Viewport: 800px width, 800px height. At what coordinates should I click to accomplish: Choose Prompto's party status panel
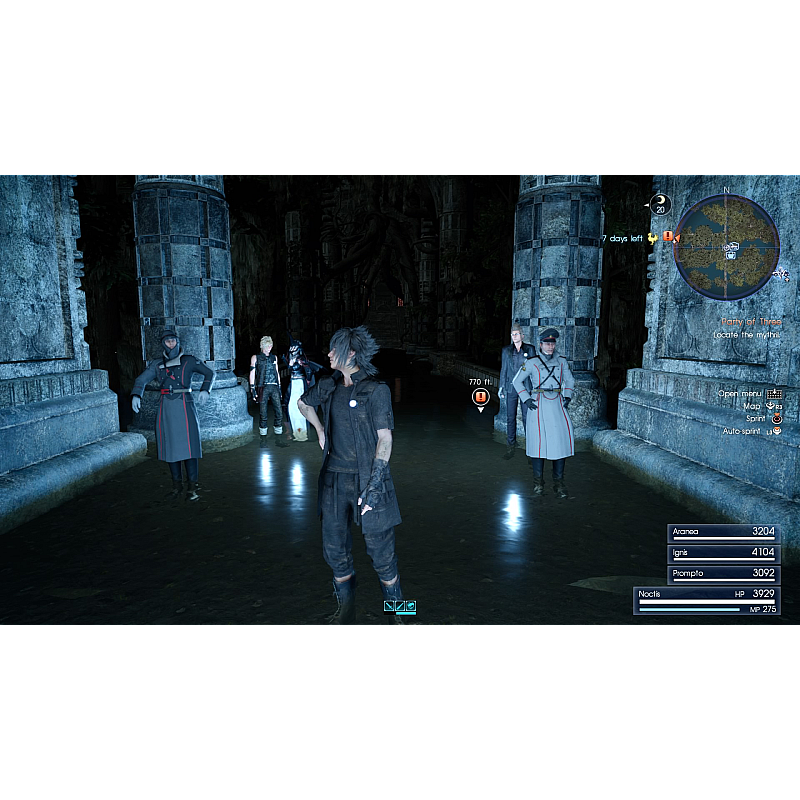tap(723, 574)
